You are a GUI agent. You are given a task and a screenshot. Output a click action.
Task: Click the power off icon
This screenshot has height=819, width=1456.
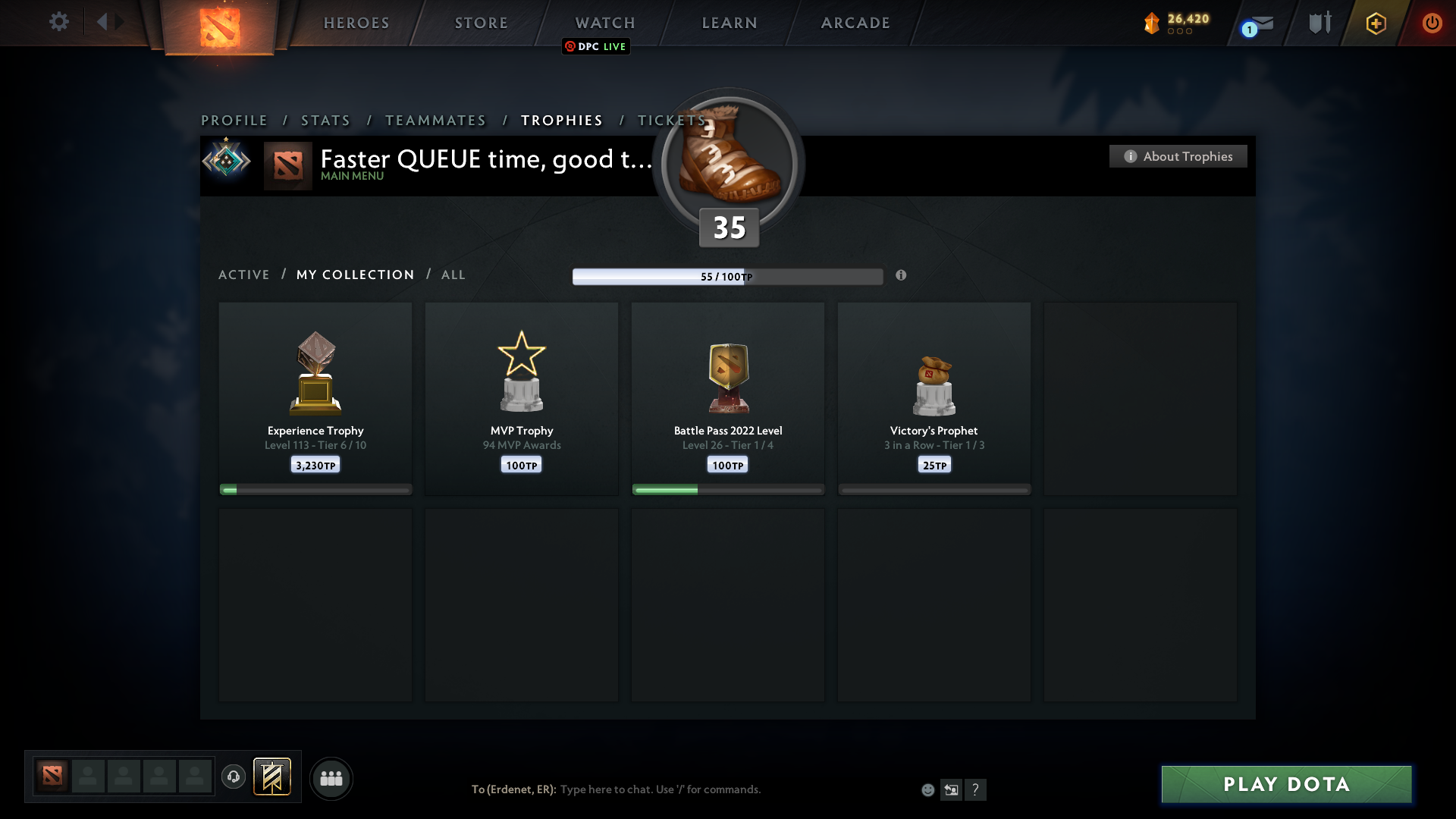[1432, 23]
